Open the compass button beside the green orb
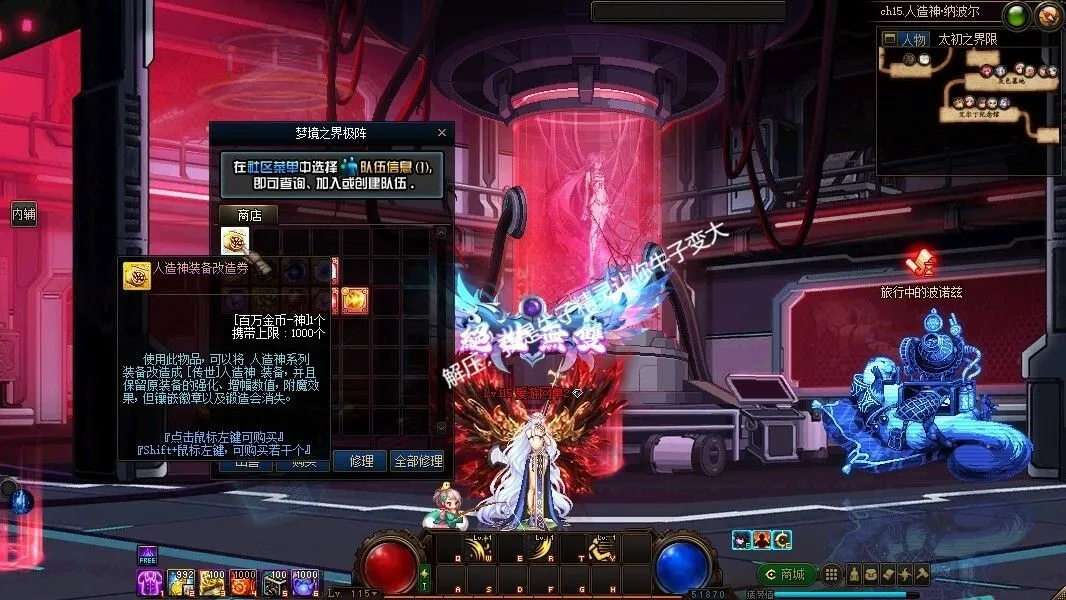 tap(1048, 15)
